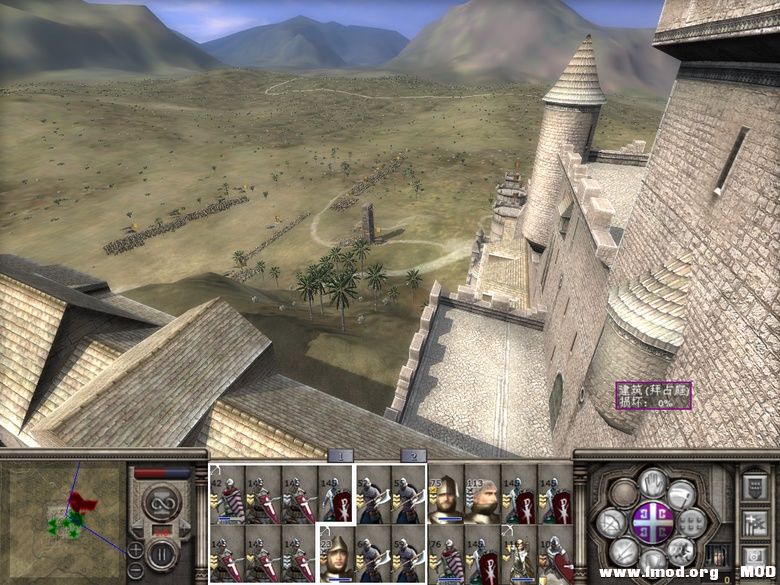Zoom in the minimap with plus button
The height and width of the screenshot is (585, 780).
(x=136, y=549)
